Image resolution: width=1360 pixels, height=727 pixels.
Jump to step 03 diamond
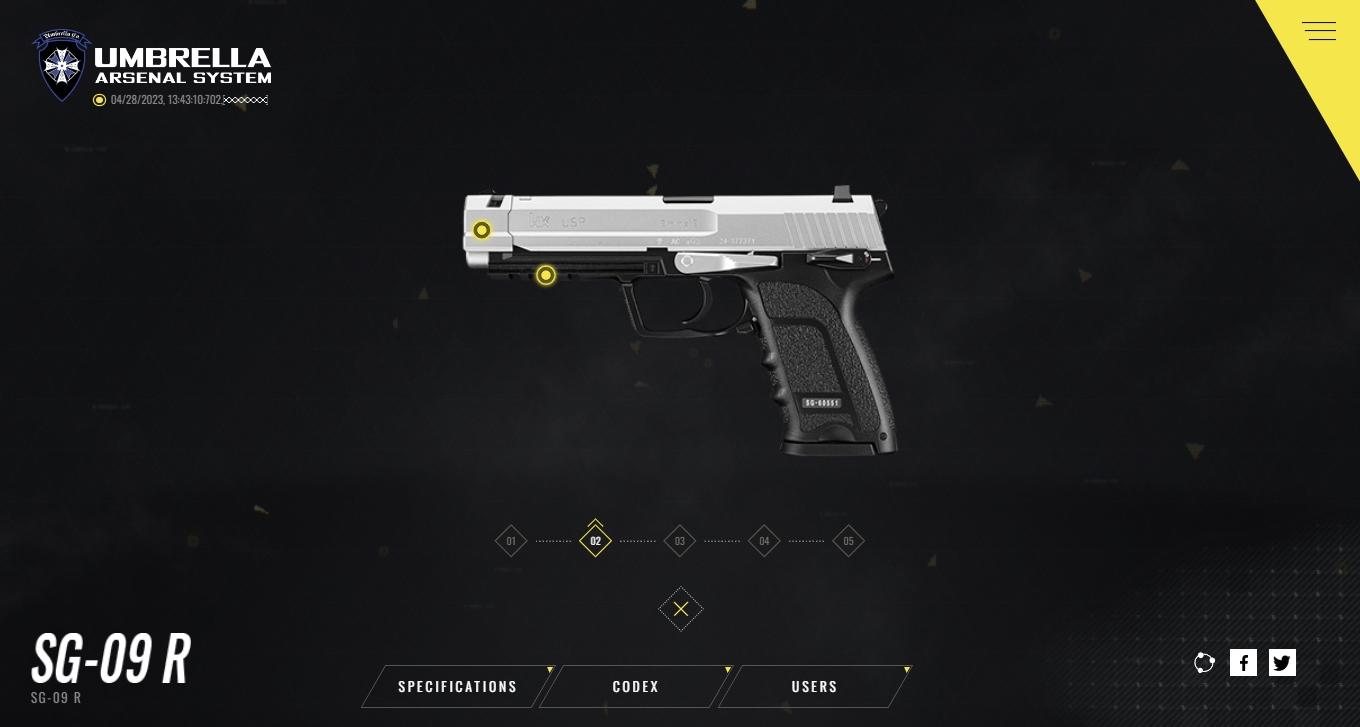680,542
